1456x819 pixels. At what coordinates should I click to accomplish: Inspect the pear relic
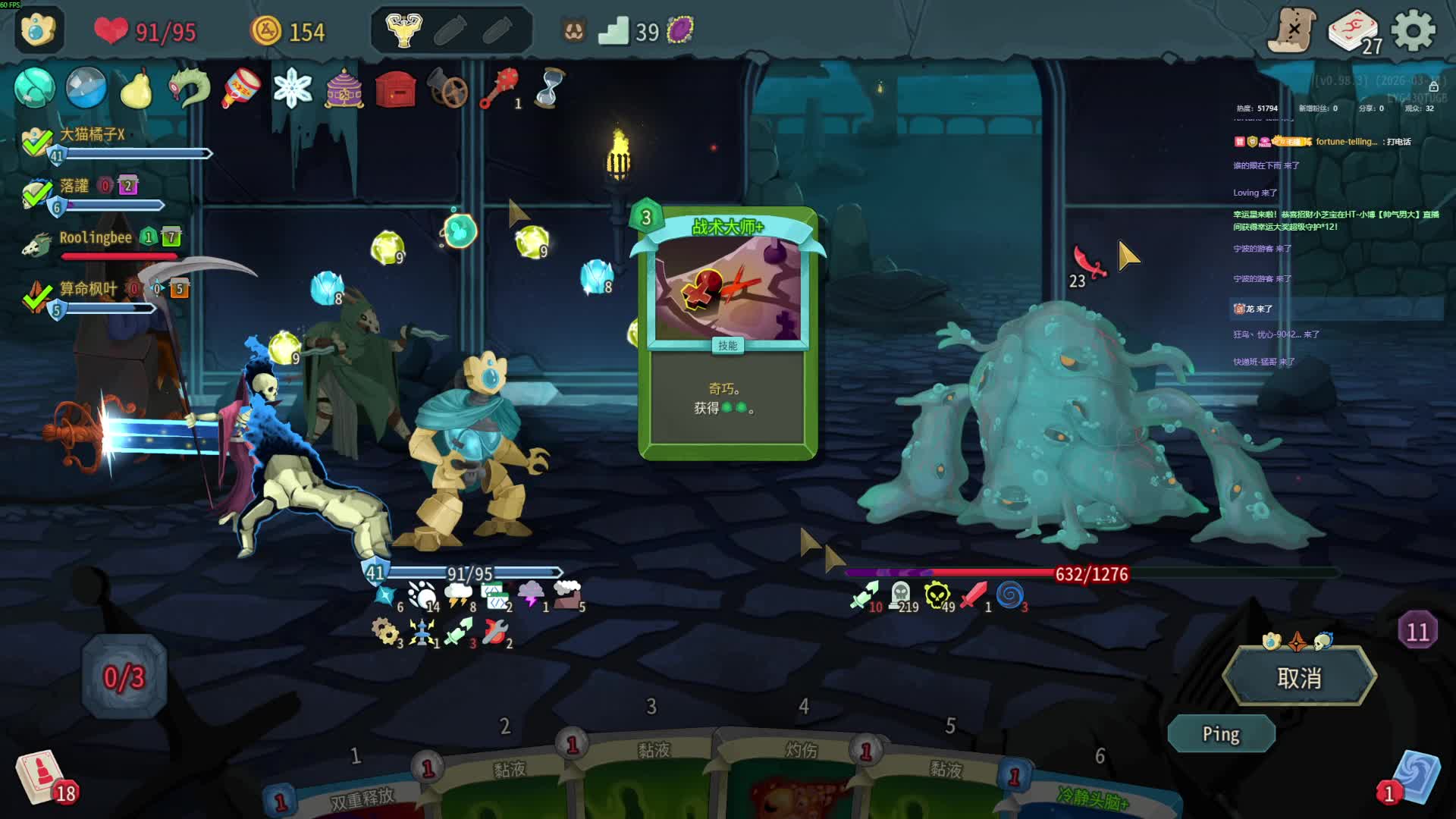click(x=137, y=89)
